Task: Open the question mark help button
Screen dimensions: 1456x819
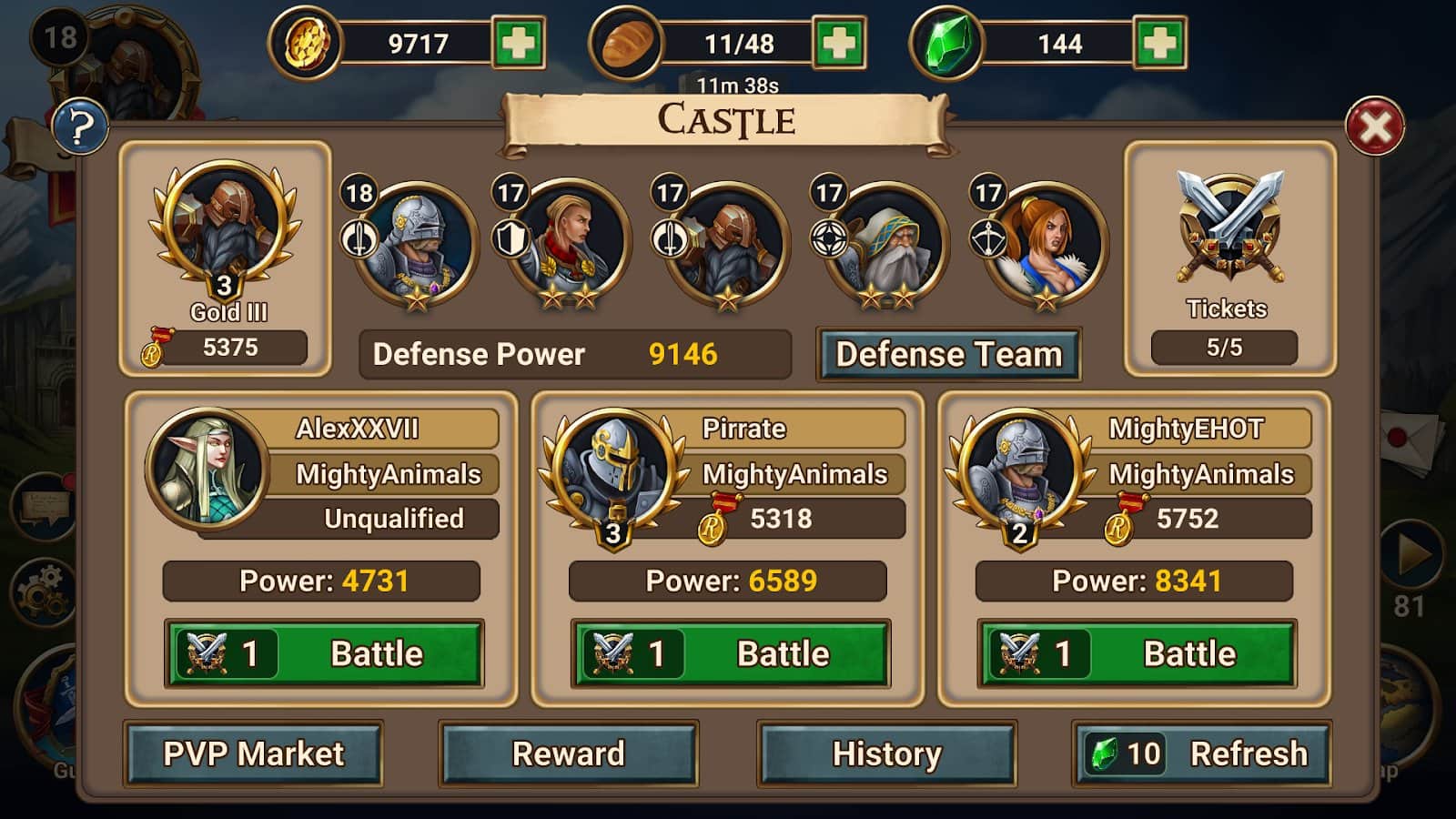Action: (80, 127)
